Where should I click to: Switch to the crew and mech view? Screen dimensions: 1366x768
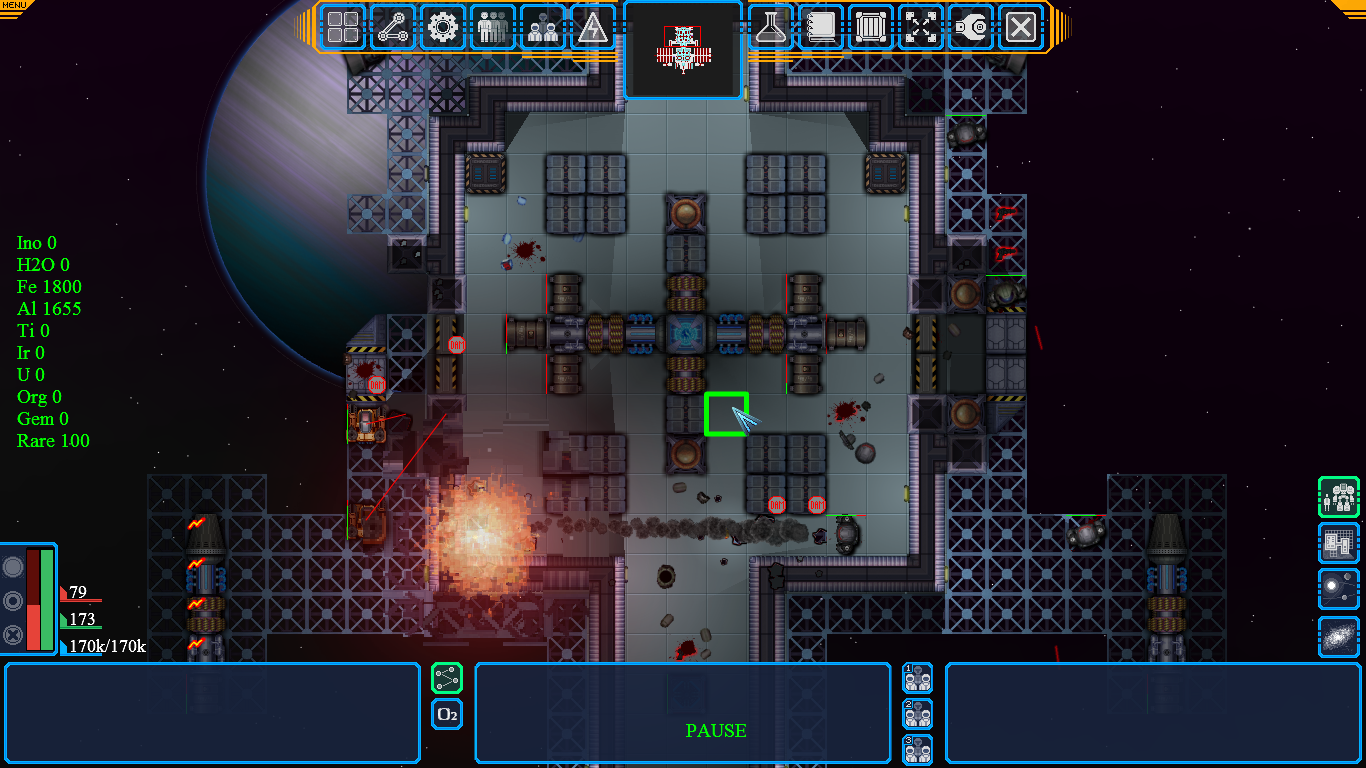tap(1338, 497)
